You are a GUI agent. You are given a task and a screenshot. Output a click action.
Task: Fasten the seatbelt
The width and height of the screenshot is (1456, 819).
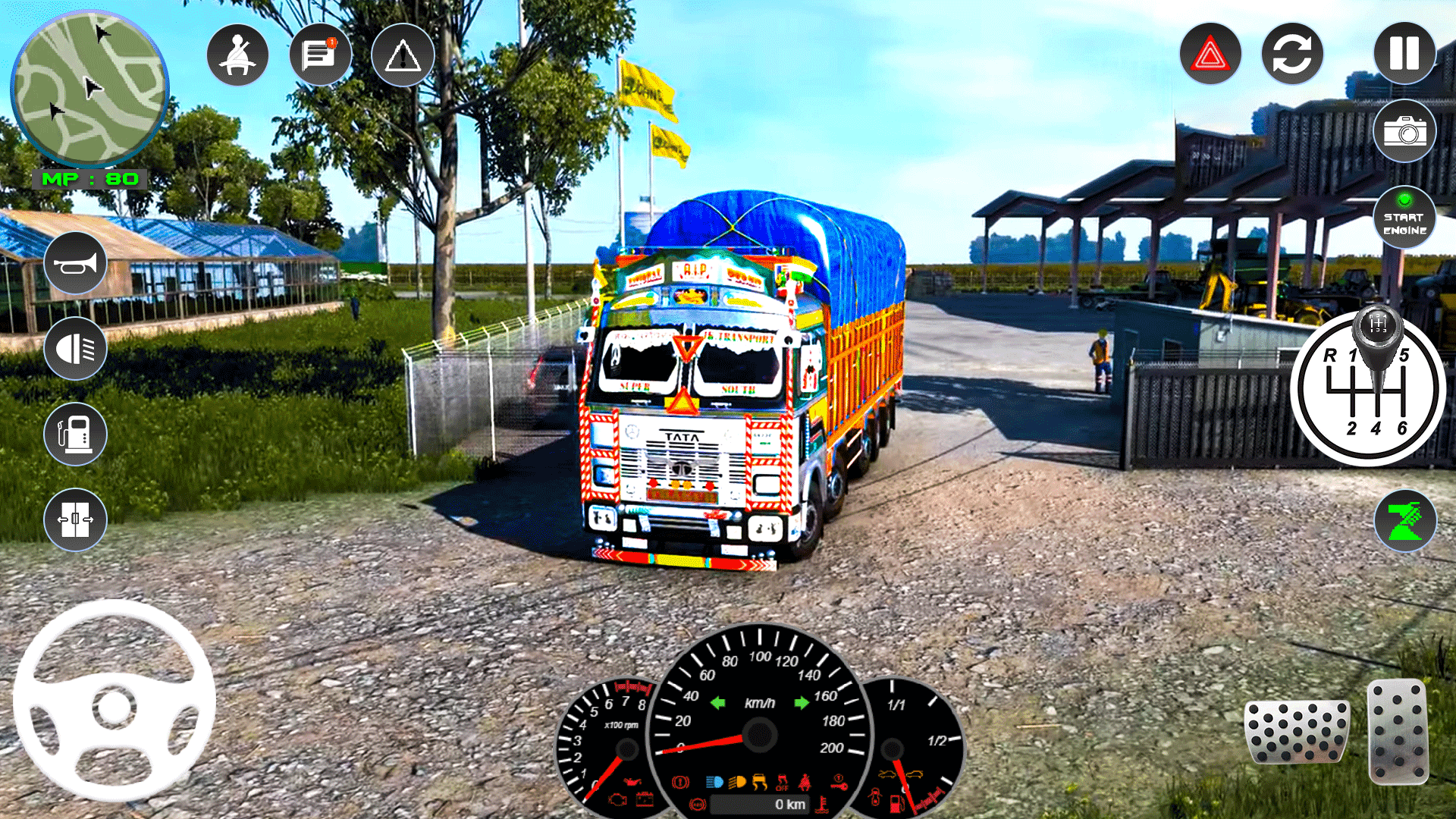pos(236,53)
